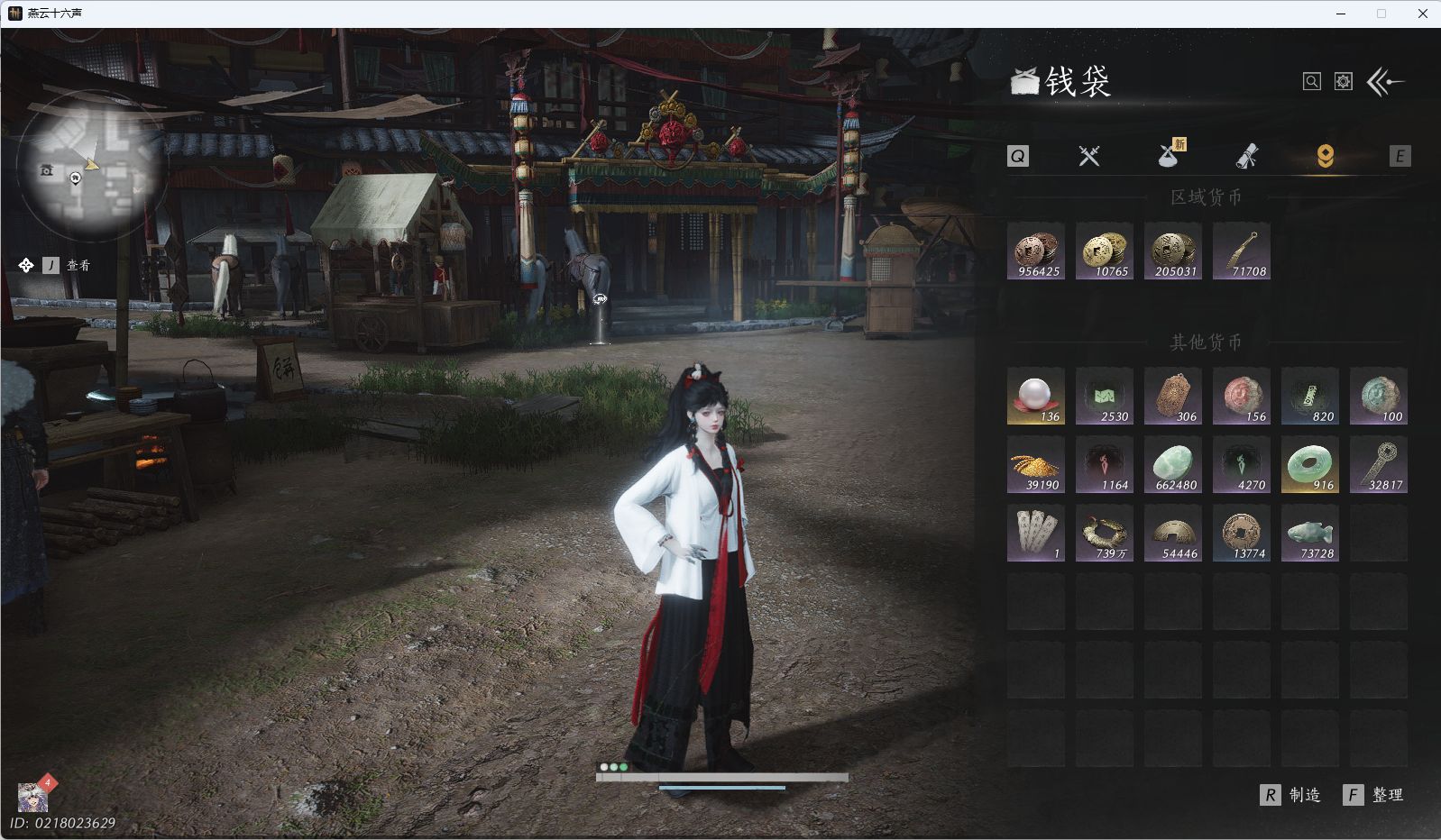This screenshot has height=840, width=1441.
Task: Click the 整理 sort button
Action: (1373, 795)
